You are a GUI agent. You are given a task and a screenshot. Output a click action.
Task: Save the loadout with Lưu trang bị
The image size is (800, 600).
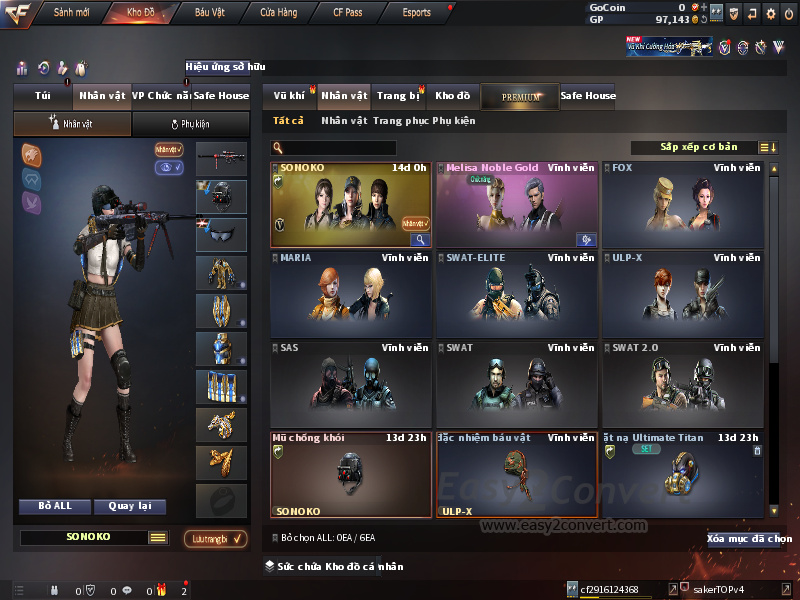215,539
